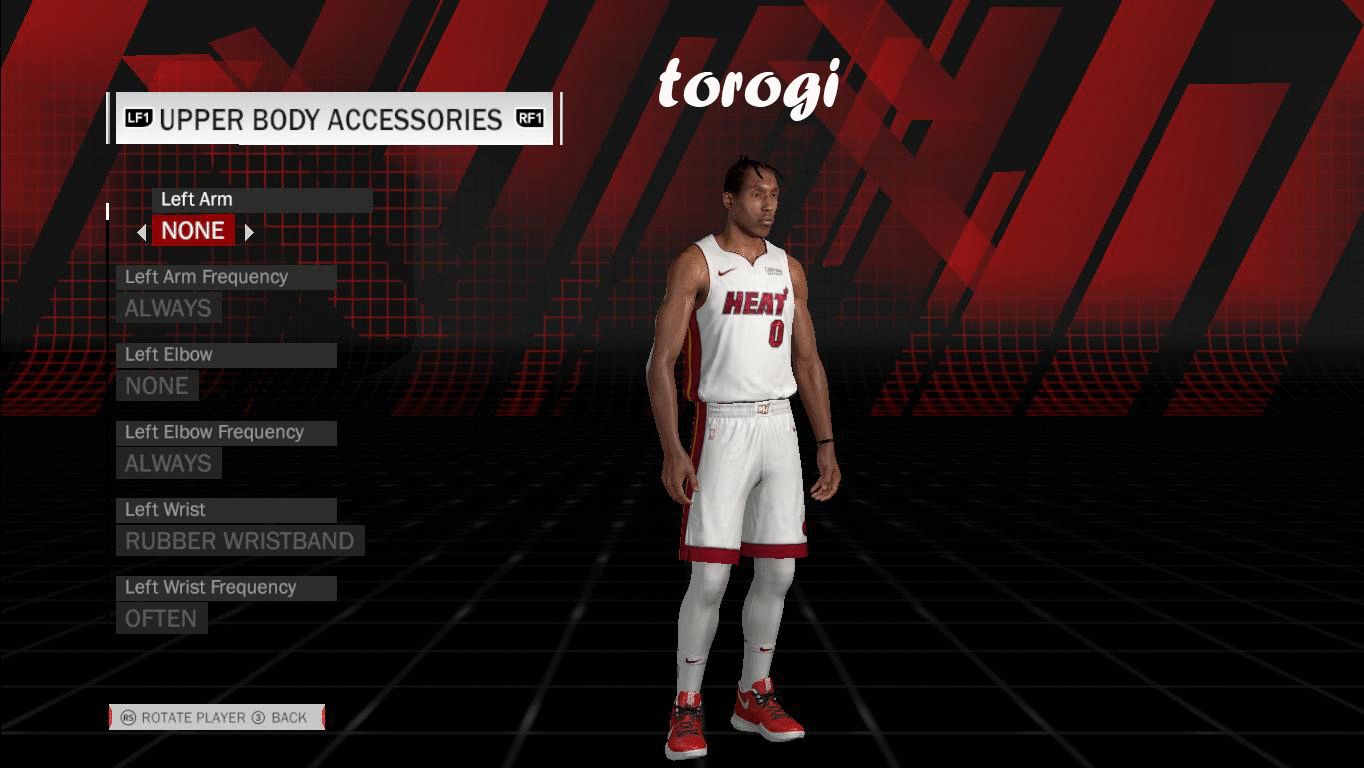Click the right arrow beside Left Arm NONE

click(249, 232)
